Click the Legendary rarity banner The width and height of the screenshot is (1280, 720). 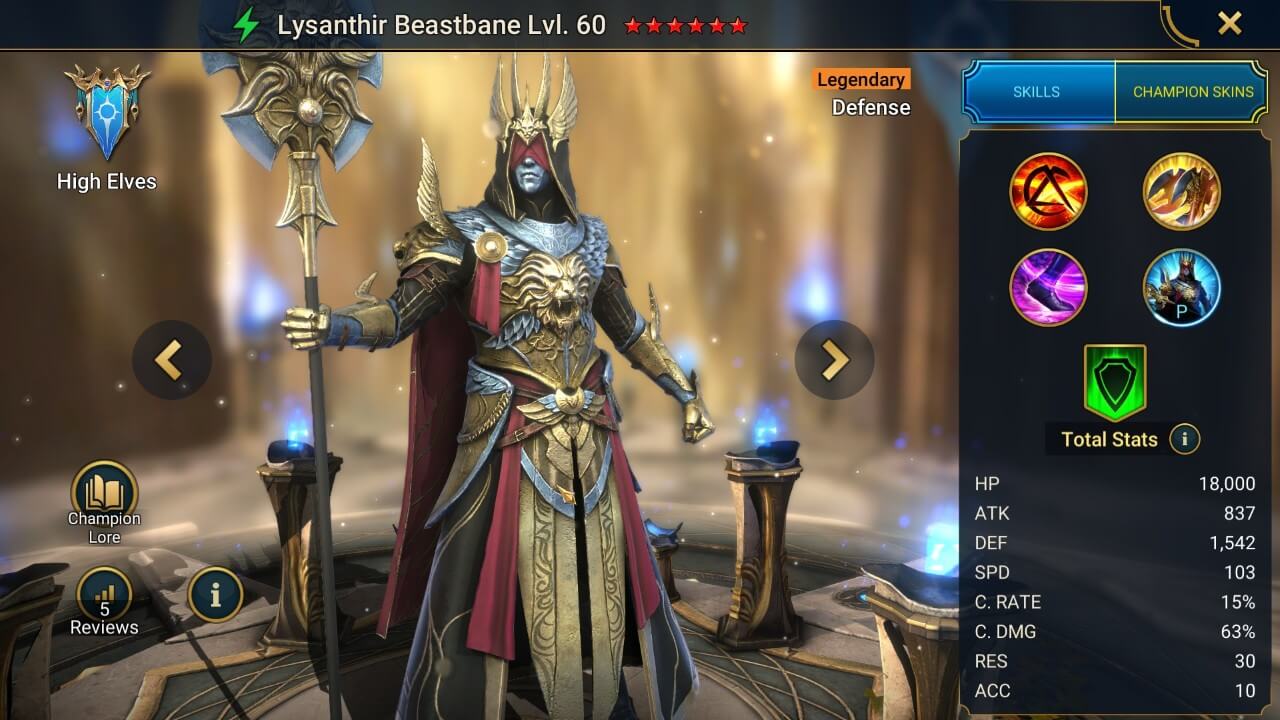[x=862, y=80]
